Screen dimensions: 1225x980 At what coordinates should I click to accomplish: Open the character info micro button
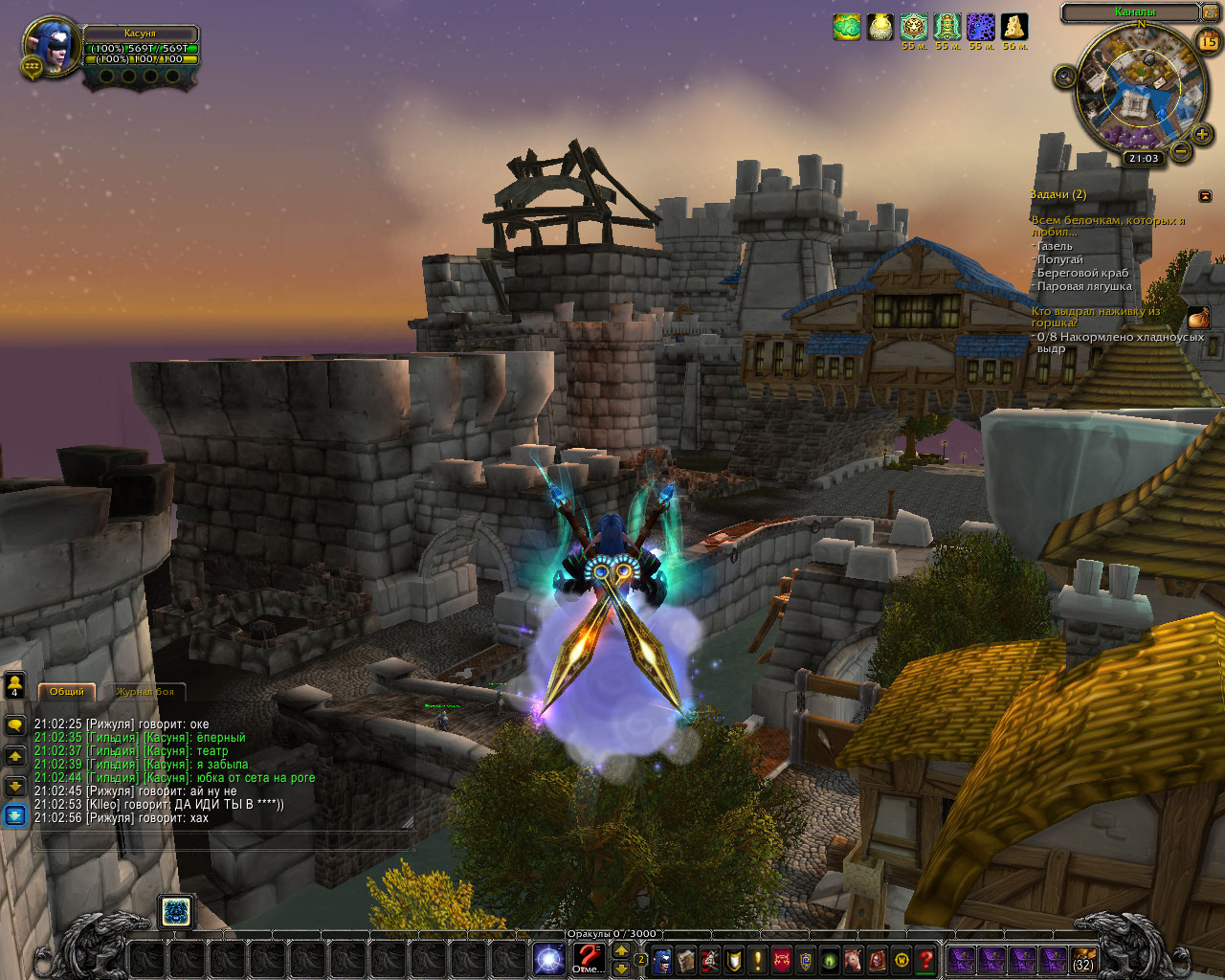pyautogui.click(x=662, y=959)
